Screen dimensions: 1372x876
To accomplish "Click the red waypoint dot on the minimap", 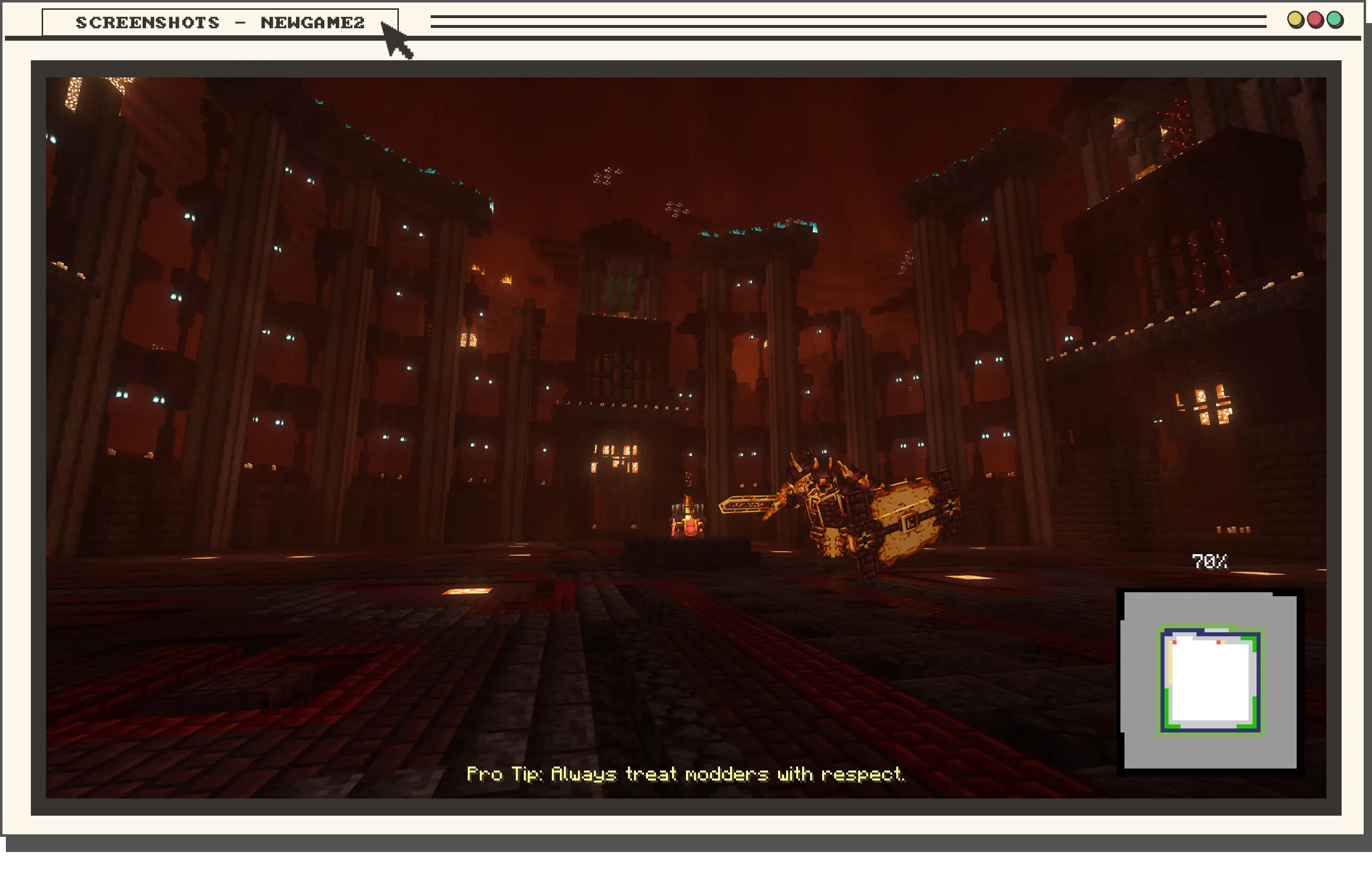I will click(x=1175, y=642).
